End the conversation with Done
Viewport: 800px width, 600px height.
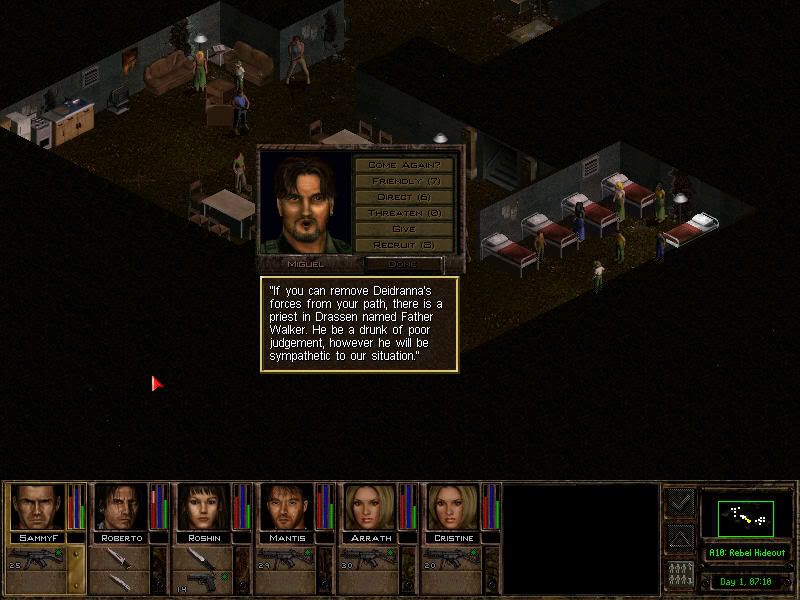pyautogui.click(x=404, y=264)
